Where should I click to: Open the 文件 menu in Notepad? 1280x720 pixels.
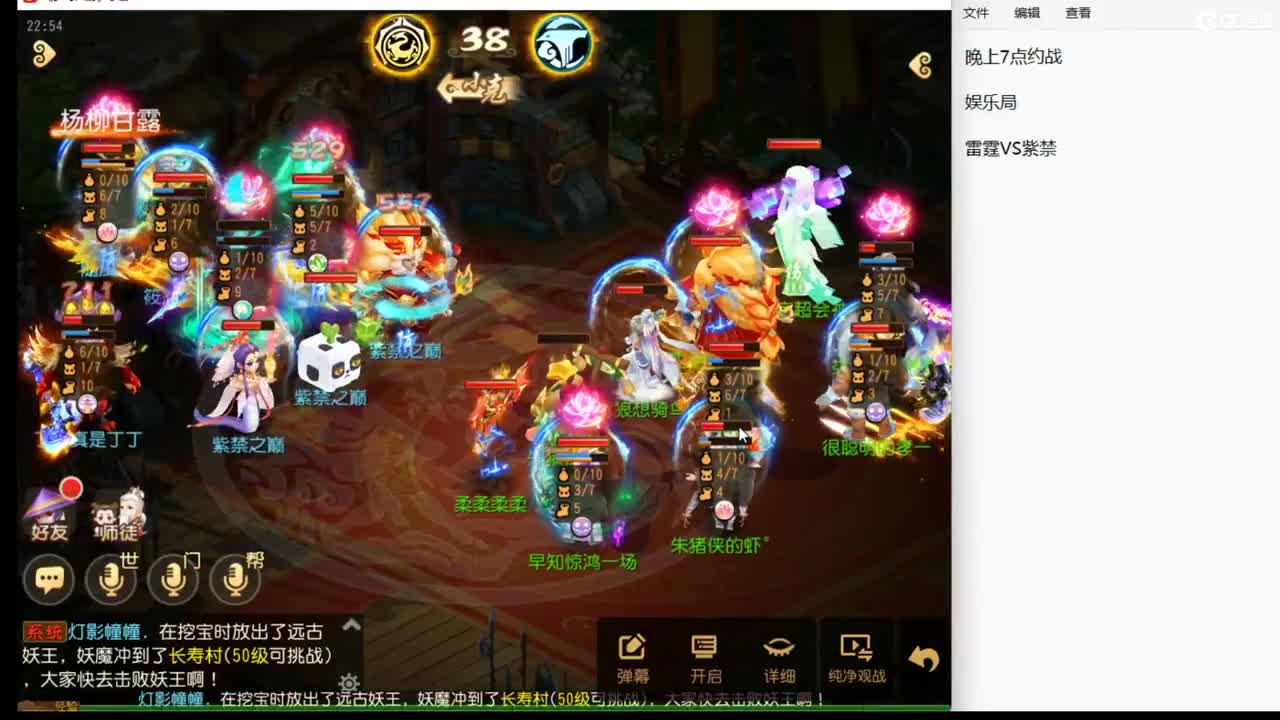click(x=975, y=13)
